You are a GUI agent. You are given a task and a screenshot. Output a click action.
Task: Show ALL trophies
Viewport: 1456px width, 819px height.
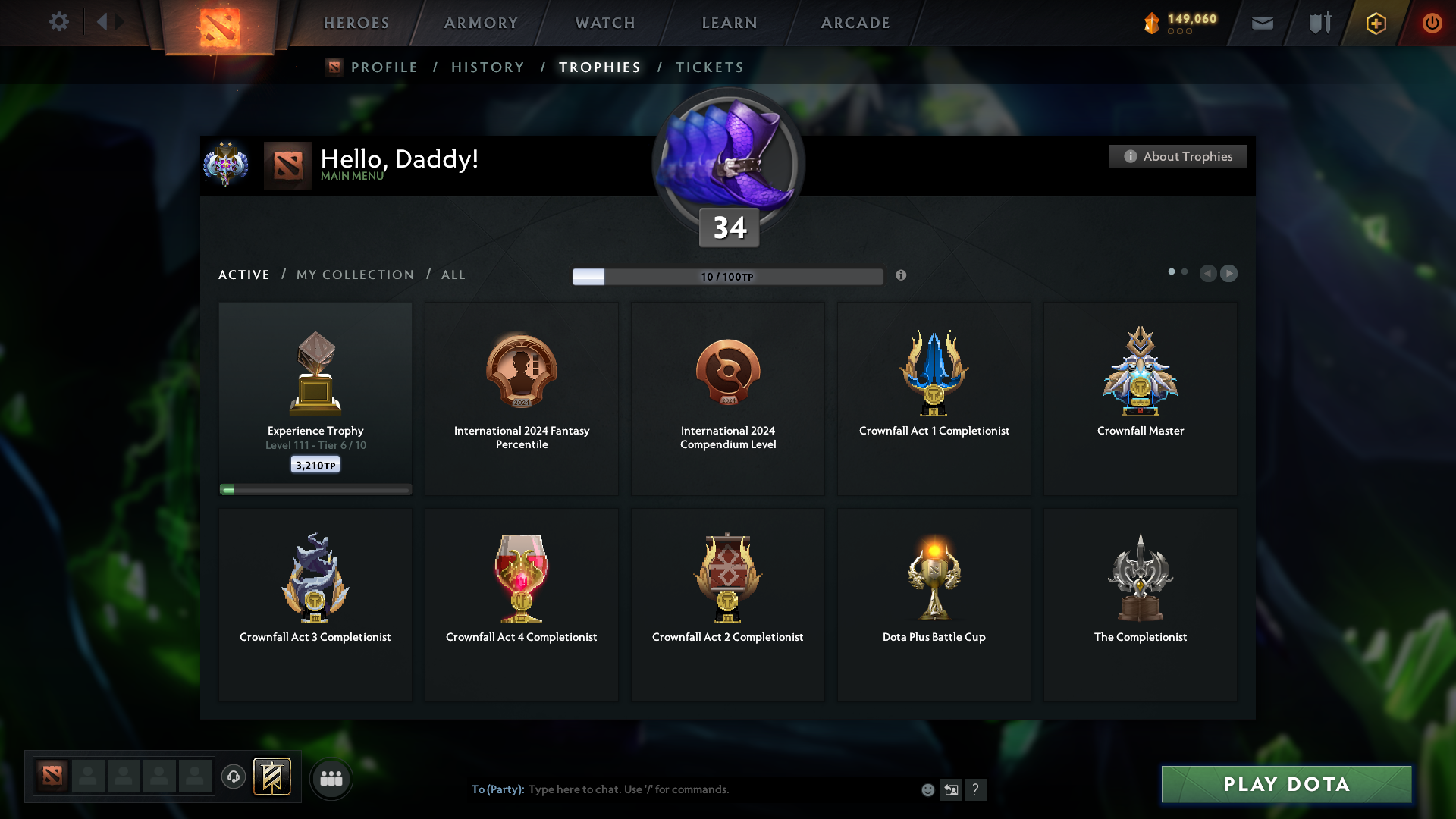point(453,275)
